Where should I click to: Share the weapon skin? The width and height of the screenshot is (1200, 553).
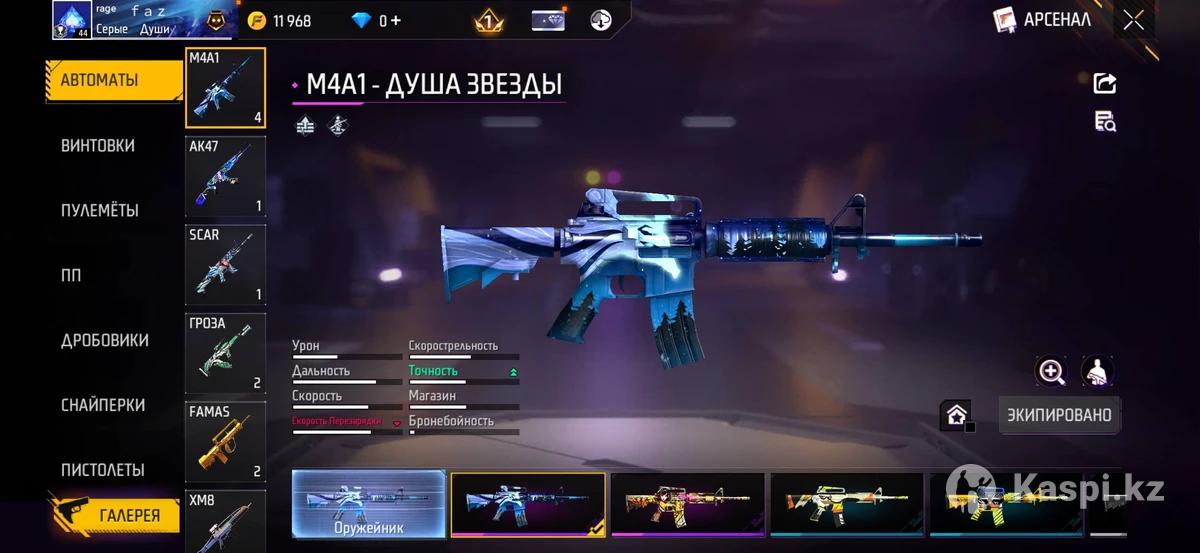[x=1105, y=83]
